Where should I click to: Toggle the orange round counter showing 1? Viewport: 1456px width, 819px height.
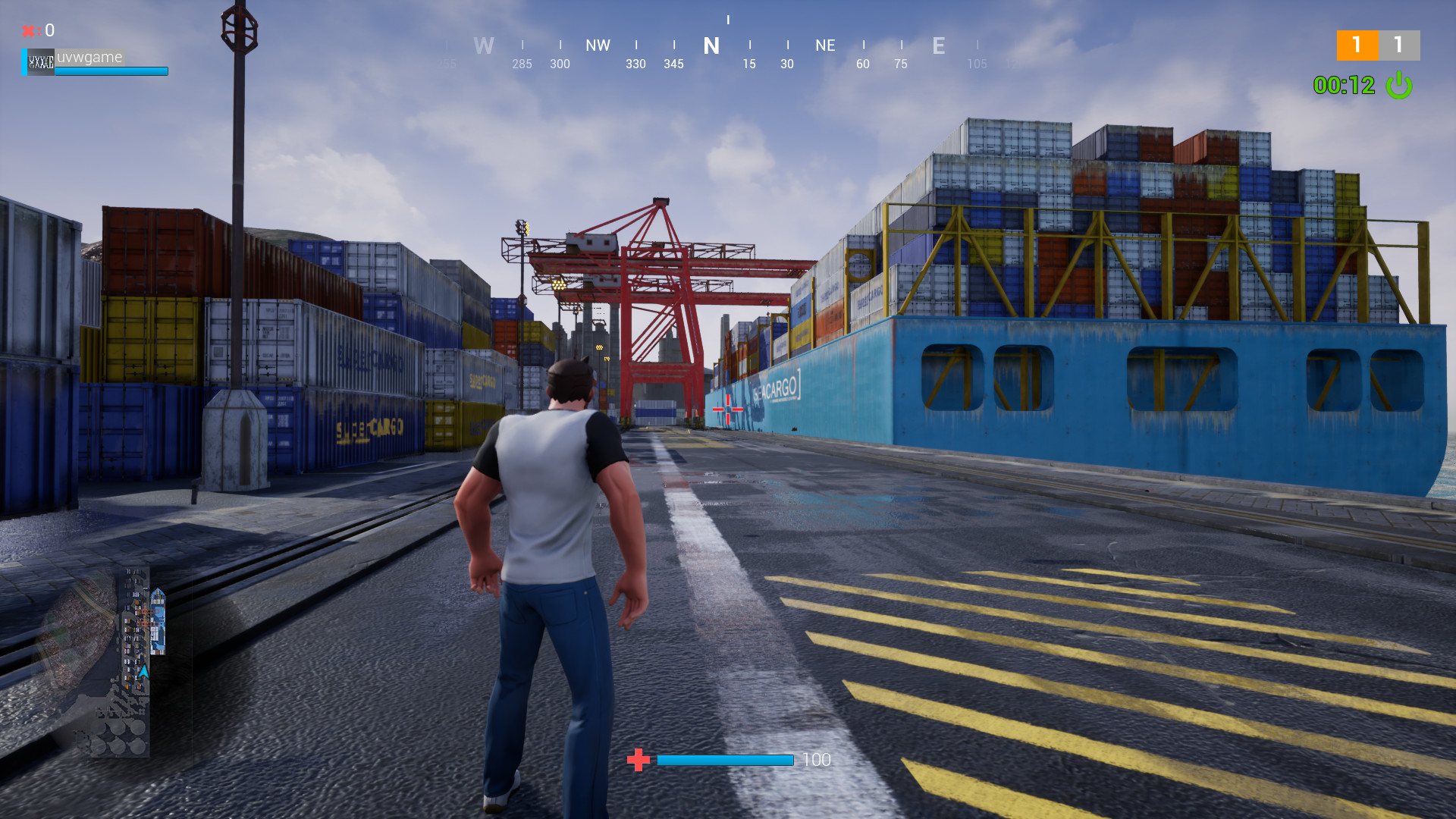[1357, 45]
